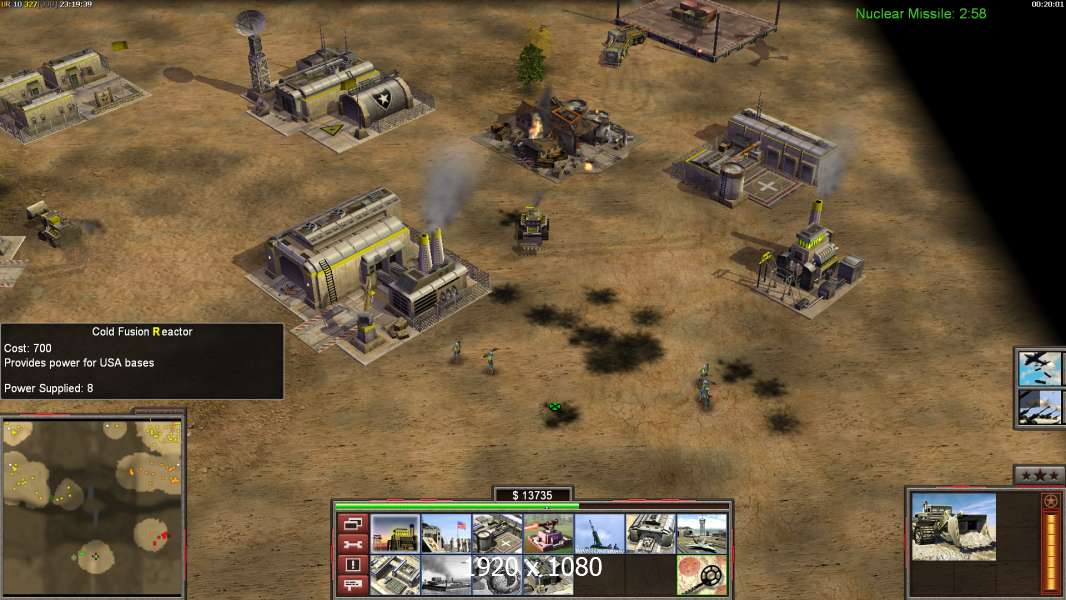Activate the mine detector command icon

(x=701, y=575)
